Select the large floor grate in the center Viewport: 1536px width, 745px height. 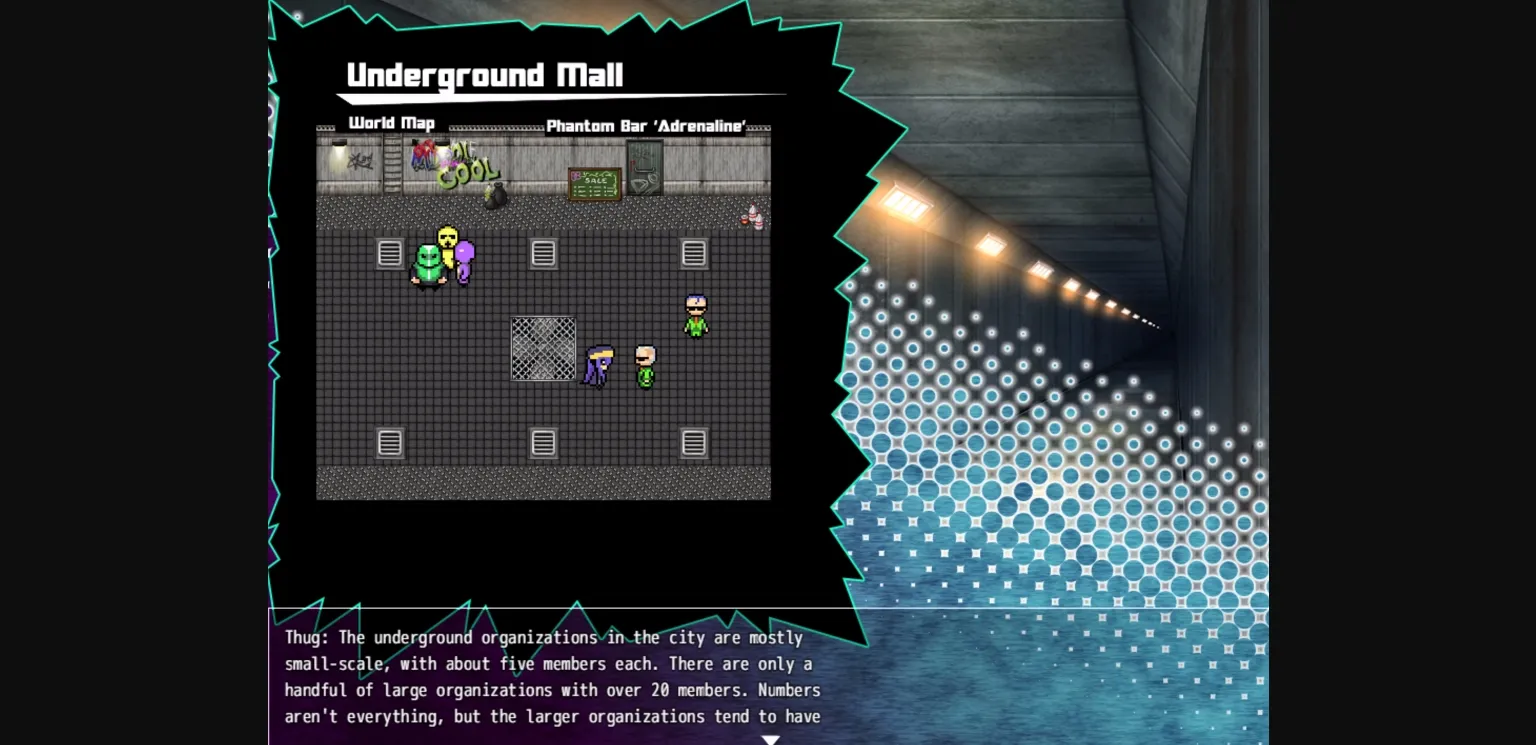point(542,348)
